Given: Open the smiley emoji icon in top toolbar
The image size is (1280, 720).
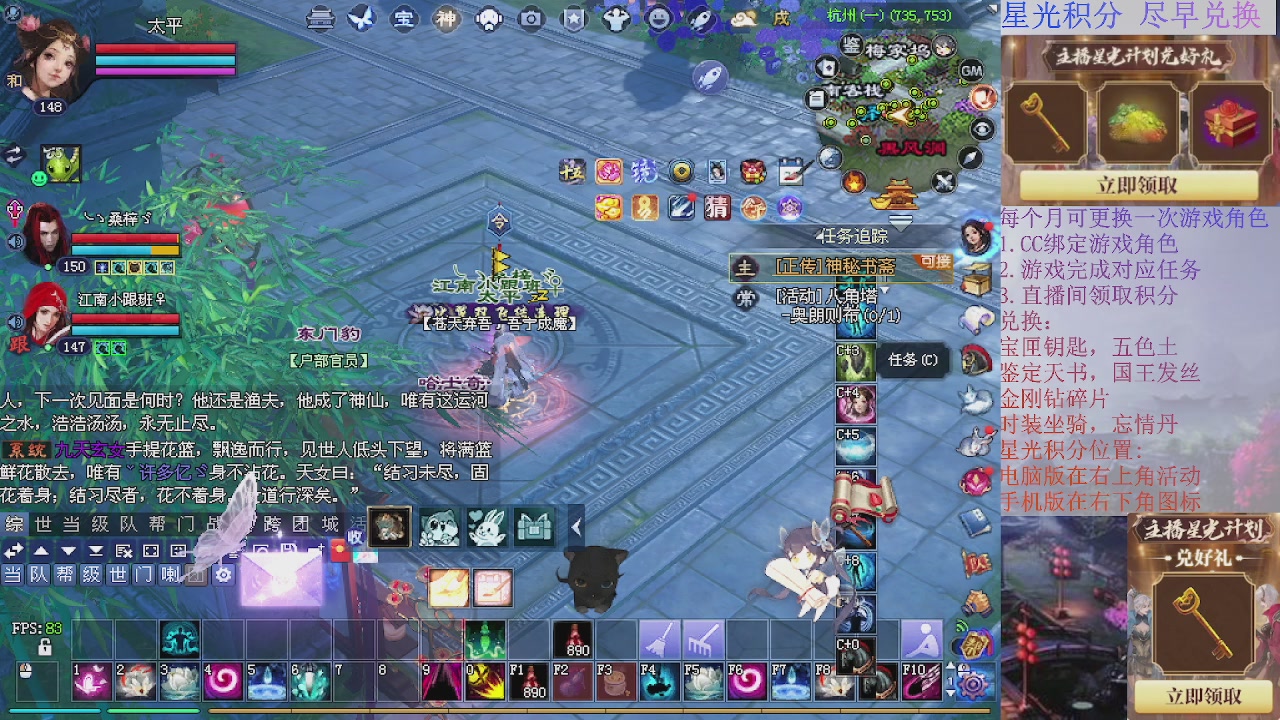Looking at the screenshot, I should [660, 19].
